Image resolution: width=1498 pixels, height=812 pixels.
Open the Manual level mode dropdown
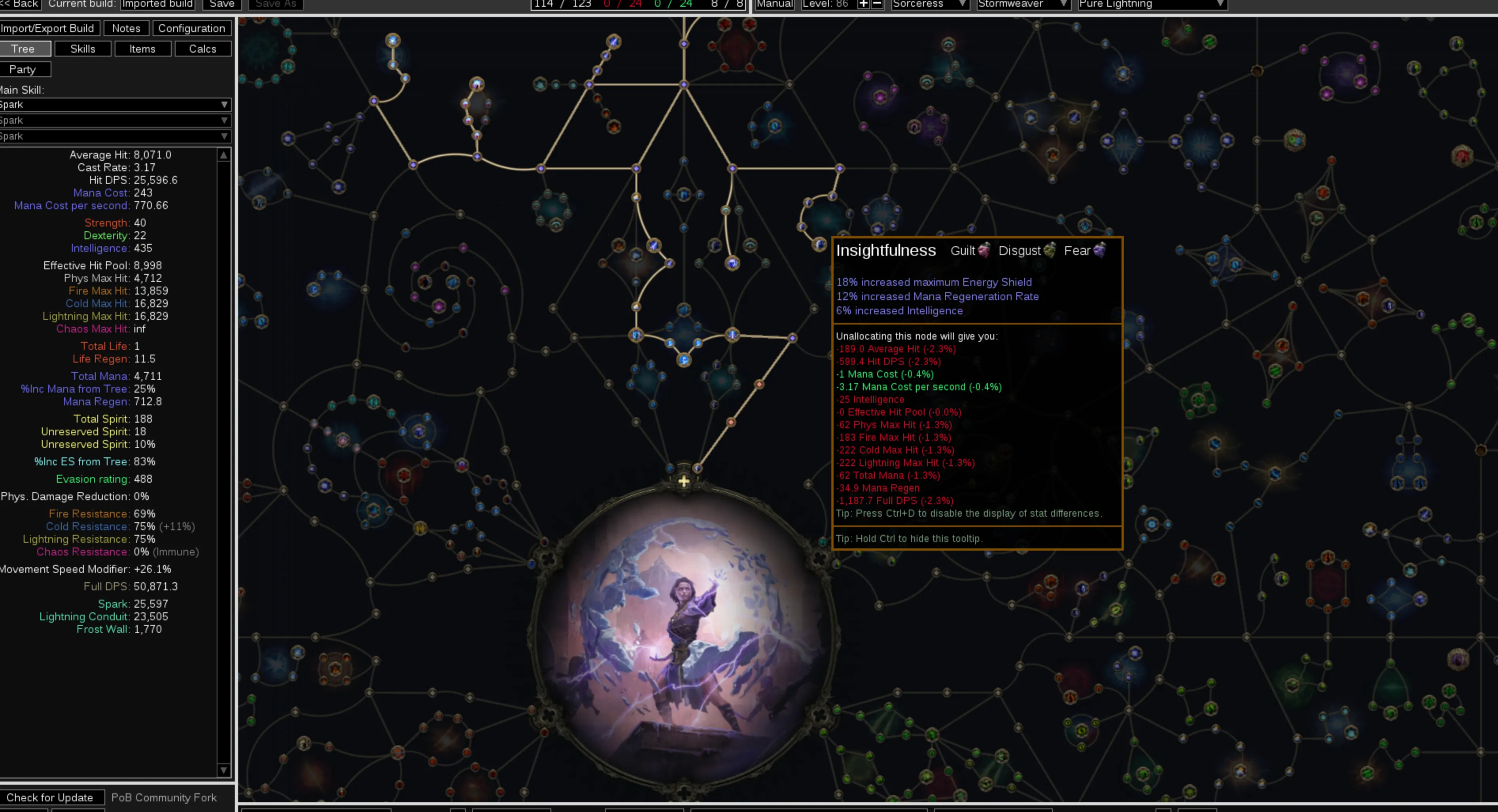coord(775,5)
